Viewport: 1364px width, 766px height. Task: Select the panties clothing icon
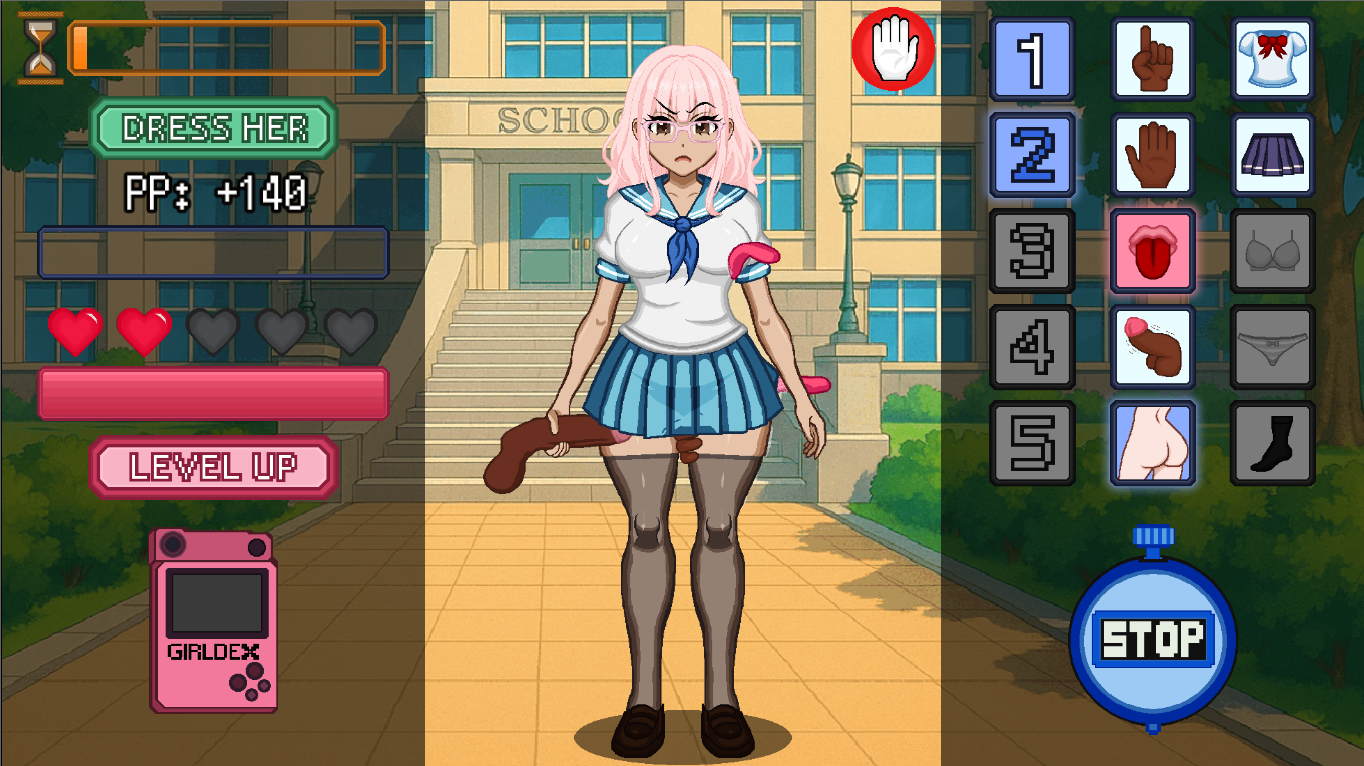click(1272, 347)
